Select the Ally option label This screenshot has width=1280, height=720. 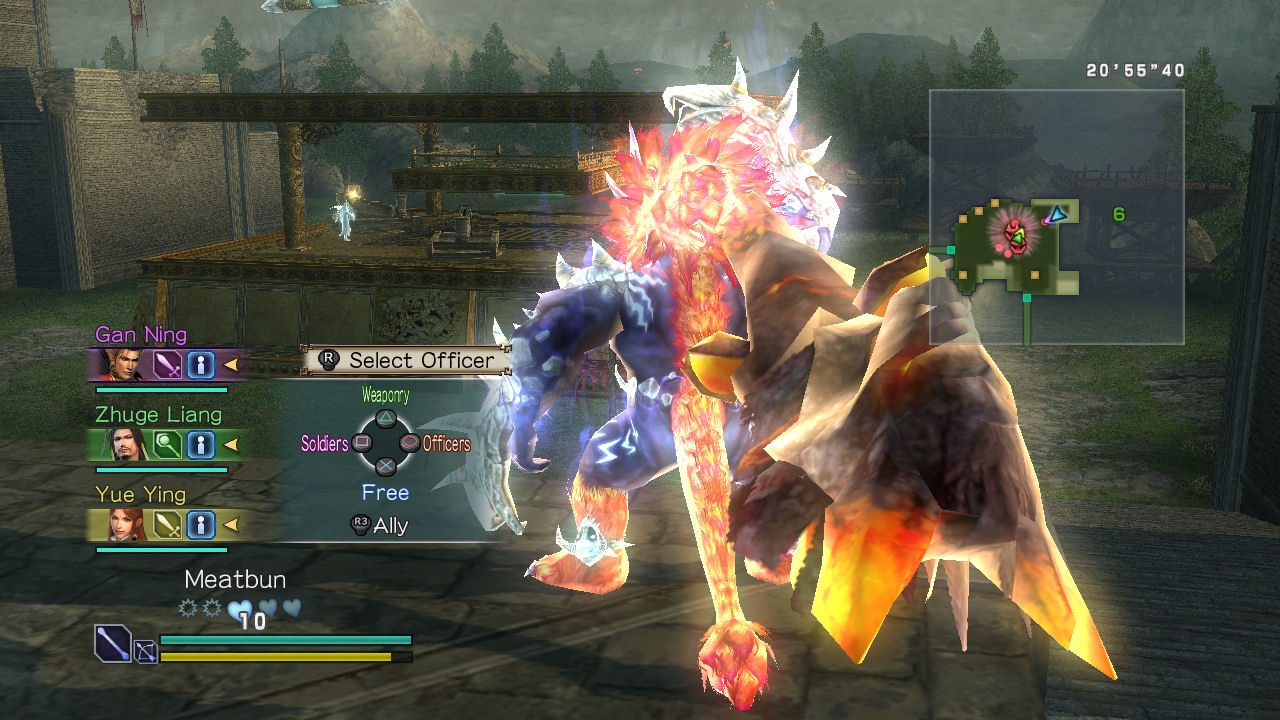390,526
